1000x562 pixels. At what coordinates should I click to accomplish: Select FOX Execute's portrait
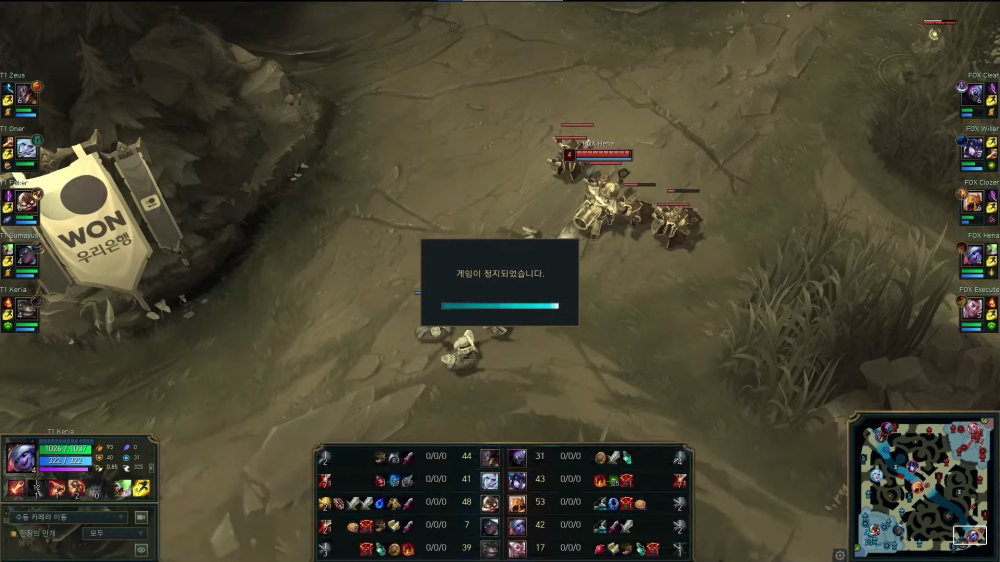pyautogui.click(x=973, y=309)
